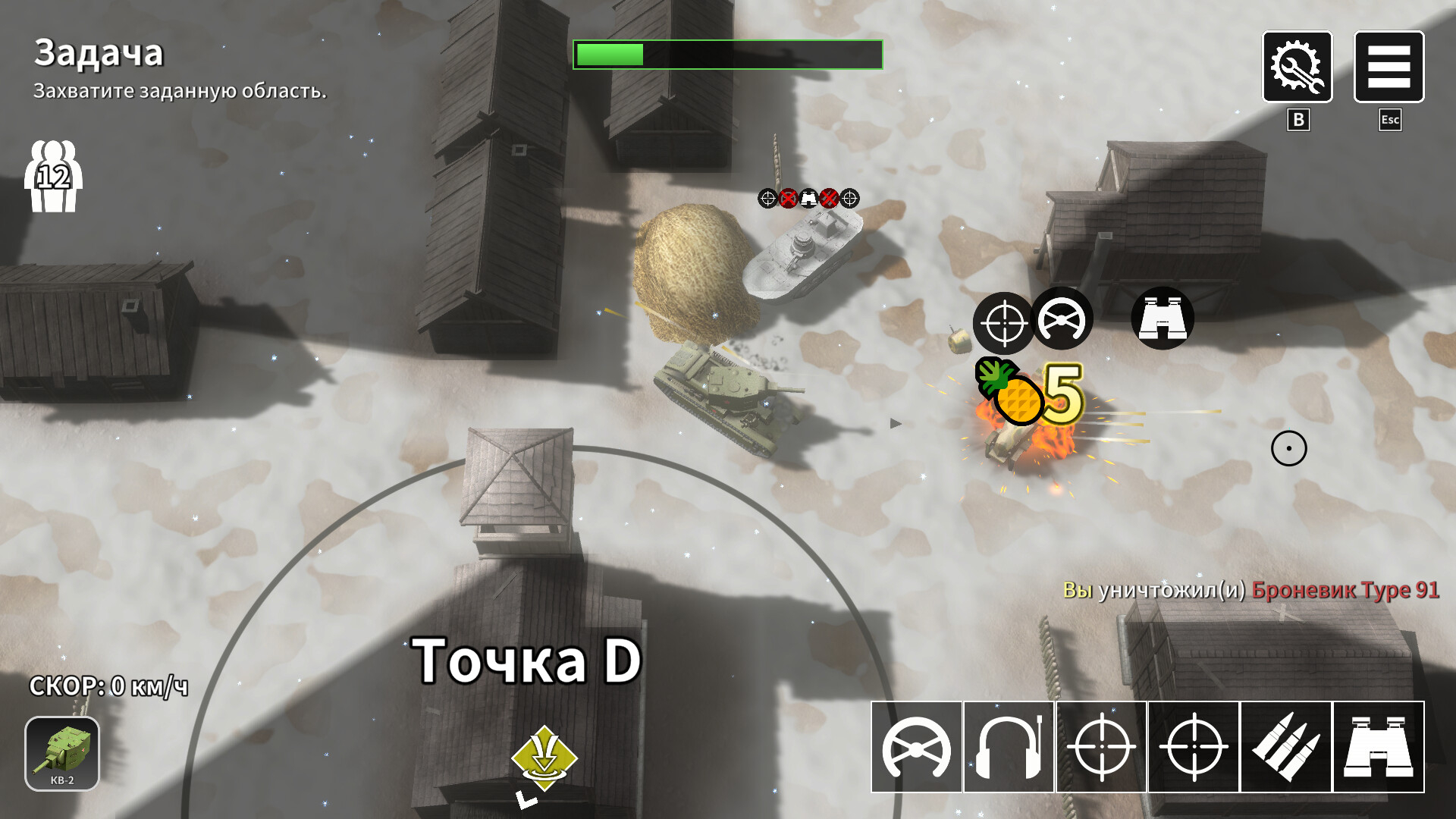
Task: Click the crossed-out ammo icon over the boat
Action: tap(830, 199)
